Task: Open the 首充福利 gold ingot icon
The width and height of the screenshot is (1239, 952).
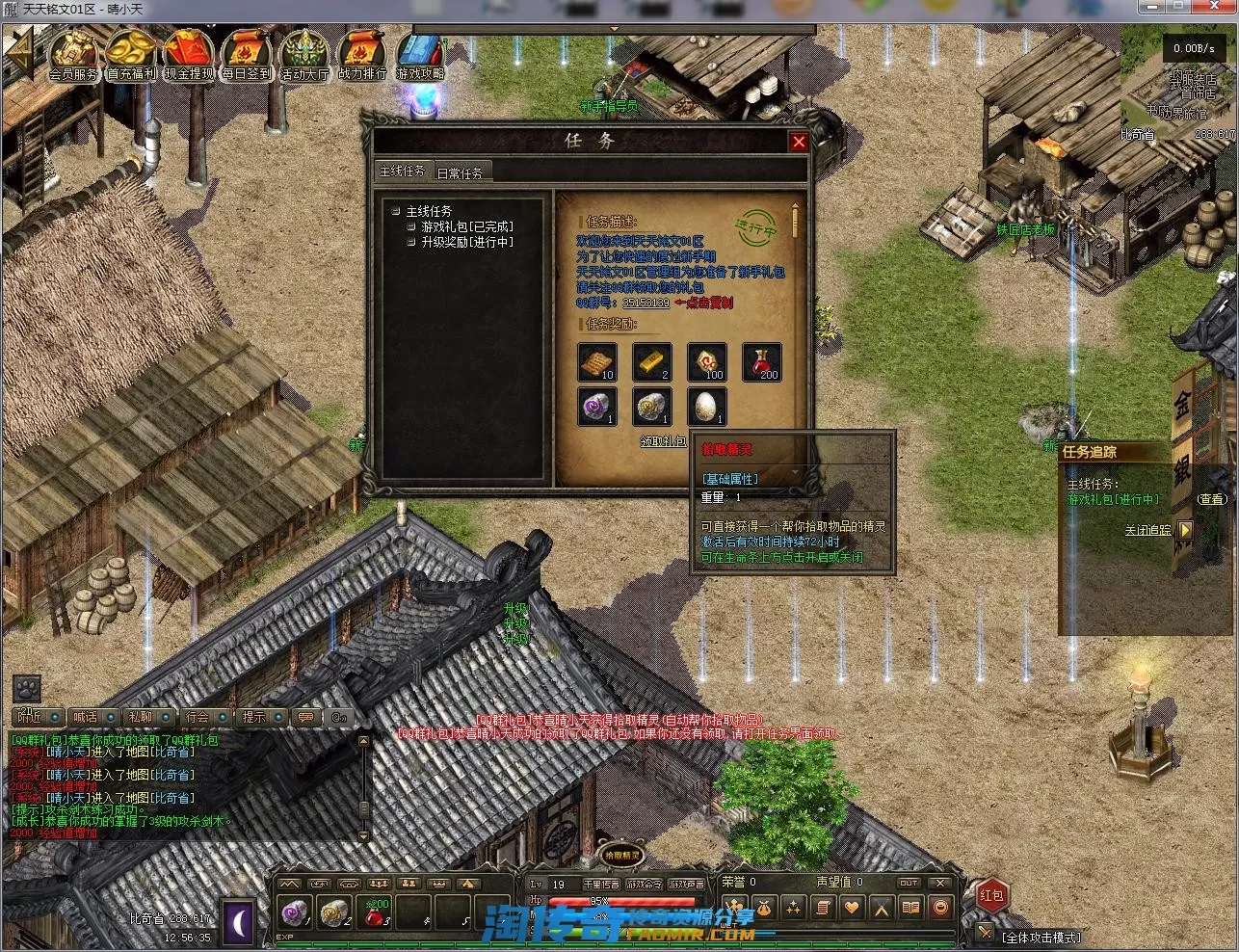Action: [131, 56]
